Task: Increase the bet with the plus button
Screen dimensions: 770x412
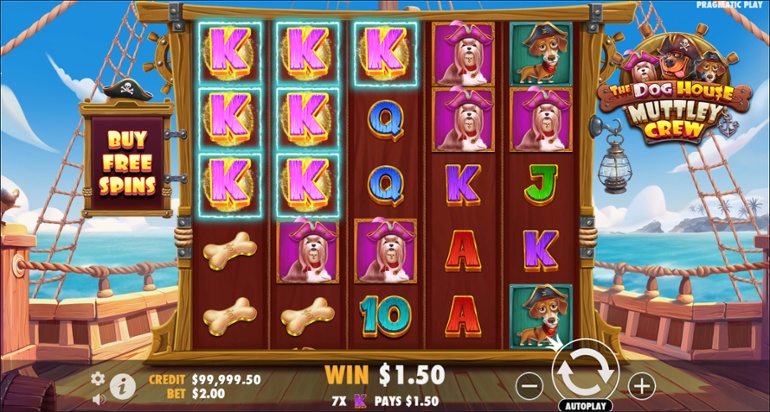Action: pyautogui.click(x=641, y=384)
